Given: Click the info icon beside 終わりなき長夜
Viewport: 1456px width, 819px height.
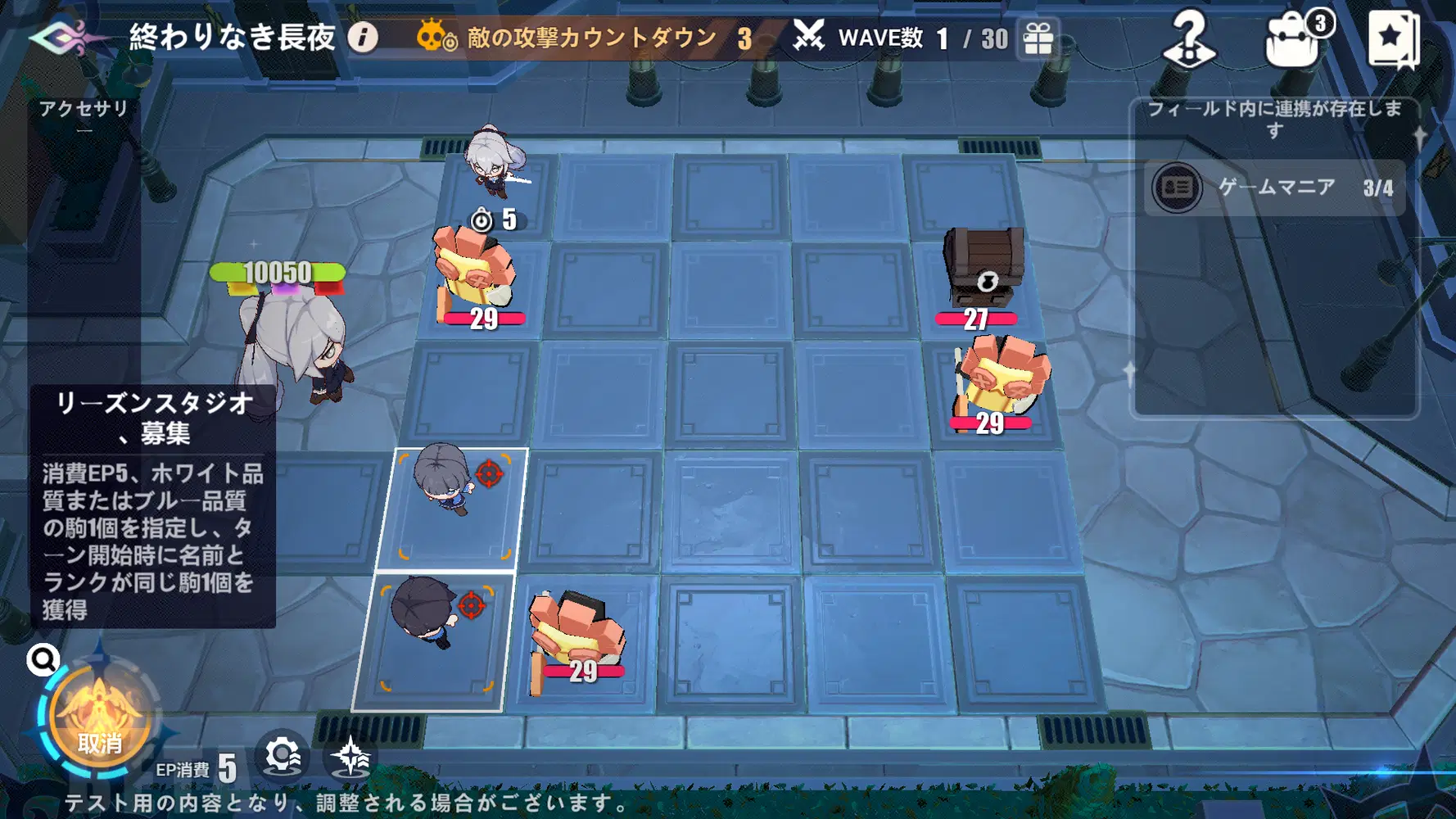Looking at the screenshot, I should [361, 37].
